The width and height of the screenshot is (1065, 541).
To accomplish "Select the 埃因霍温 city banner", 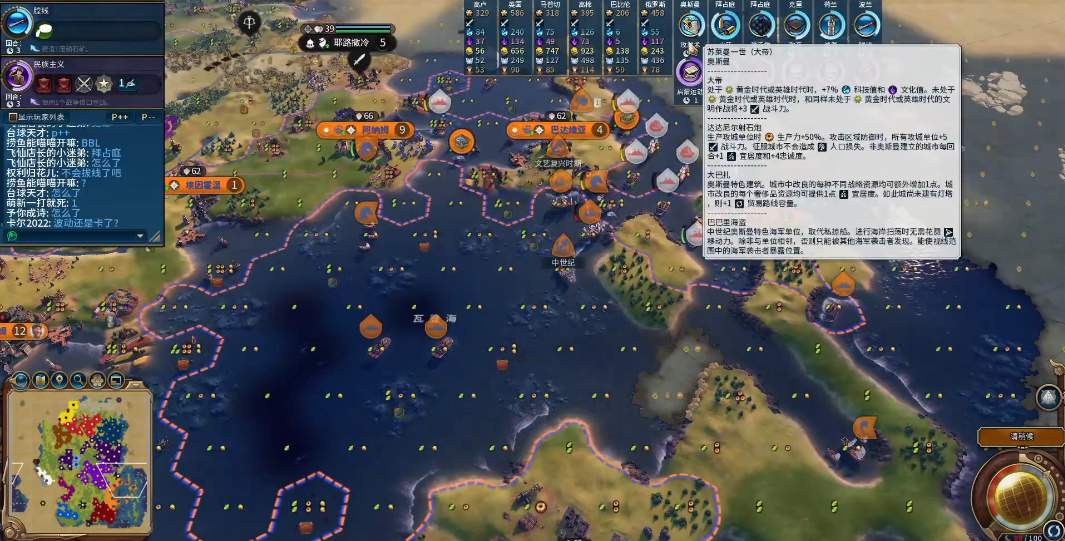I will [208, 185].
